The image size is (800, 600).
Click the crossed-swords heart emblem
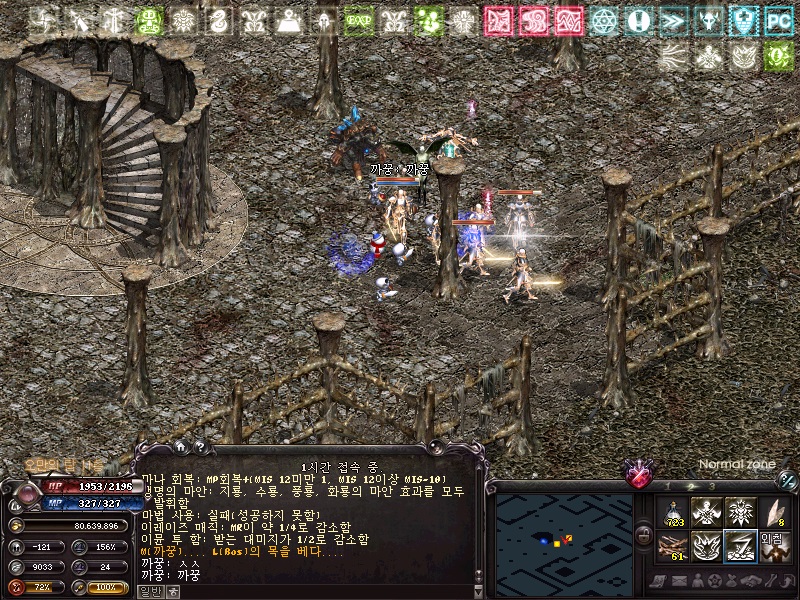click(638, 473)
